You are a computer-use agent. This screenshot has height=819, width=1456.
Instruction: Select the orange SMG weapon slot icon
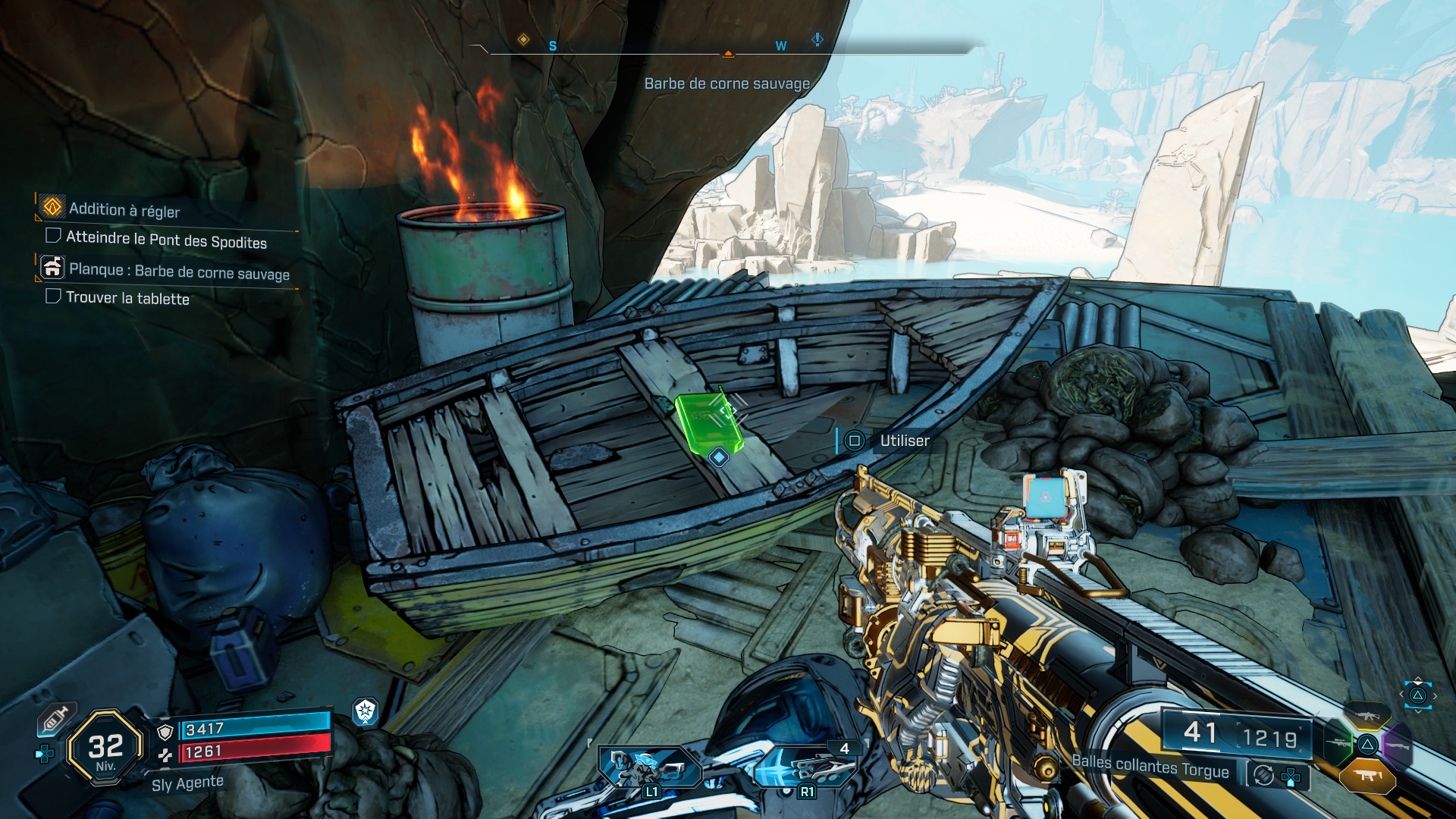click(x=1368, y=775)
